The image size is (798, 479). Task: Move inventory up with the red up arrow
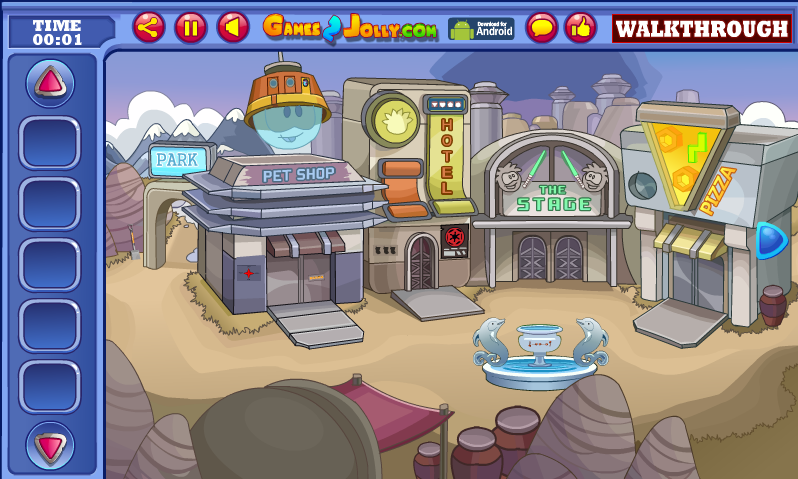coord(50,83)
